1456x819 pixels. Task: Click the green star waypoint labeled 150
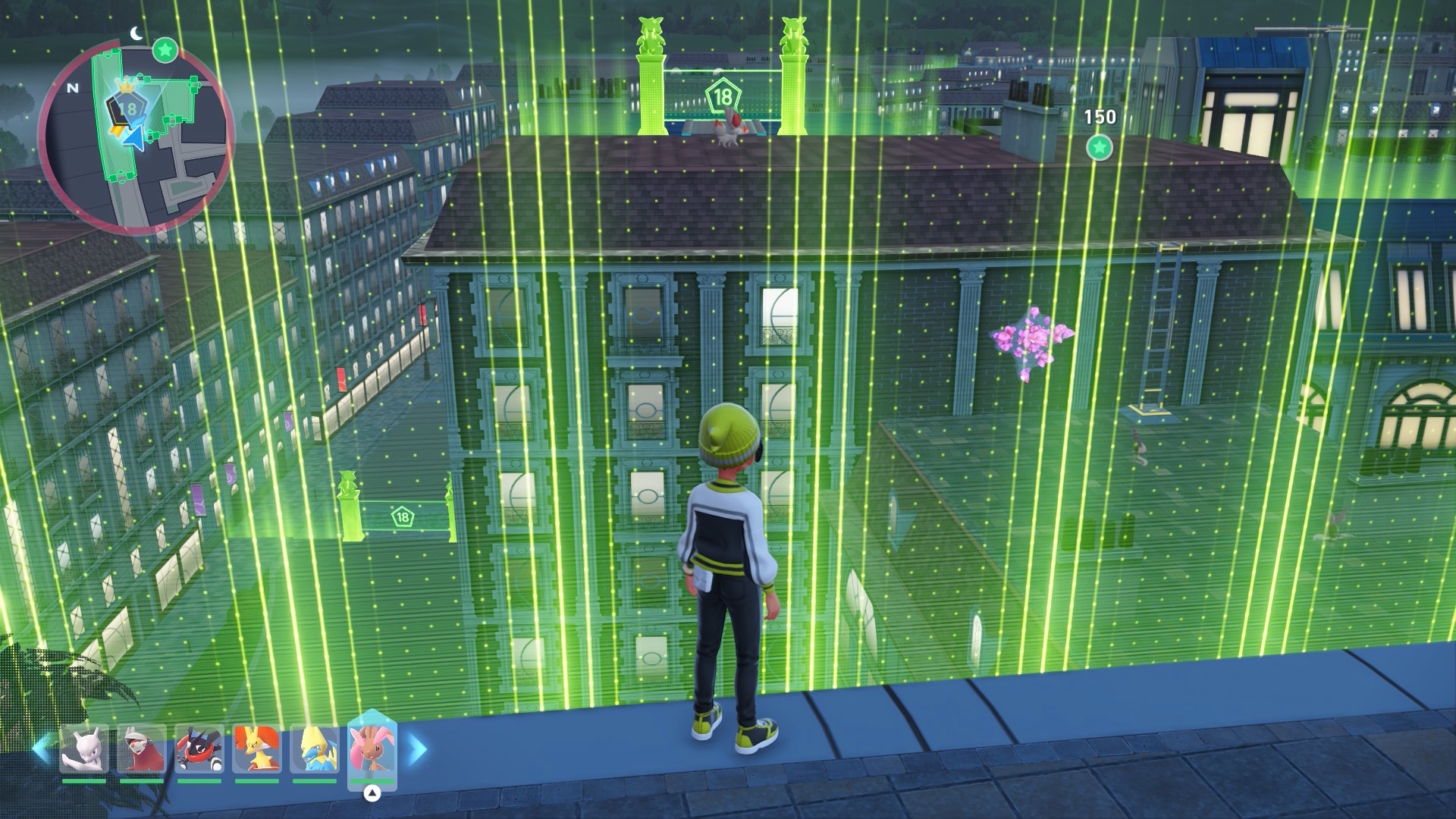coord(1100,147)
